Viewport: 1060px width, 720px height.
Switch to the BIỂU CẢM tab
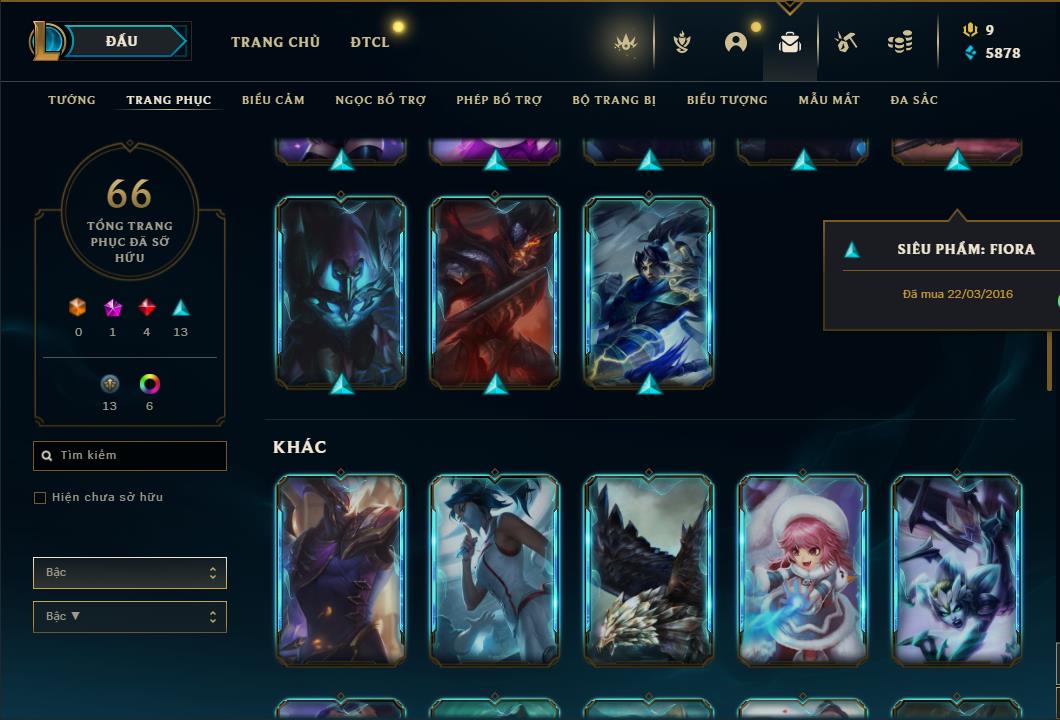(273, 100)
